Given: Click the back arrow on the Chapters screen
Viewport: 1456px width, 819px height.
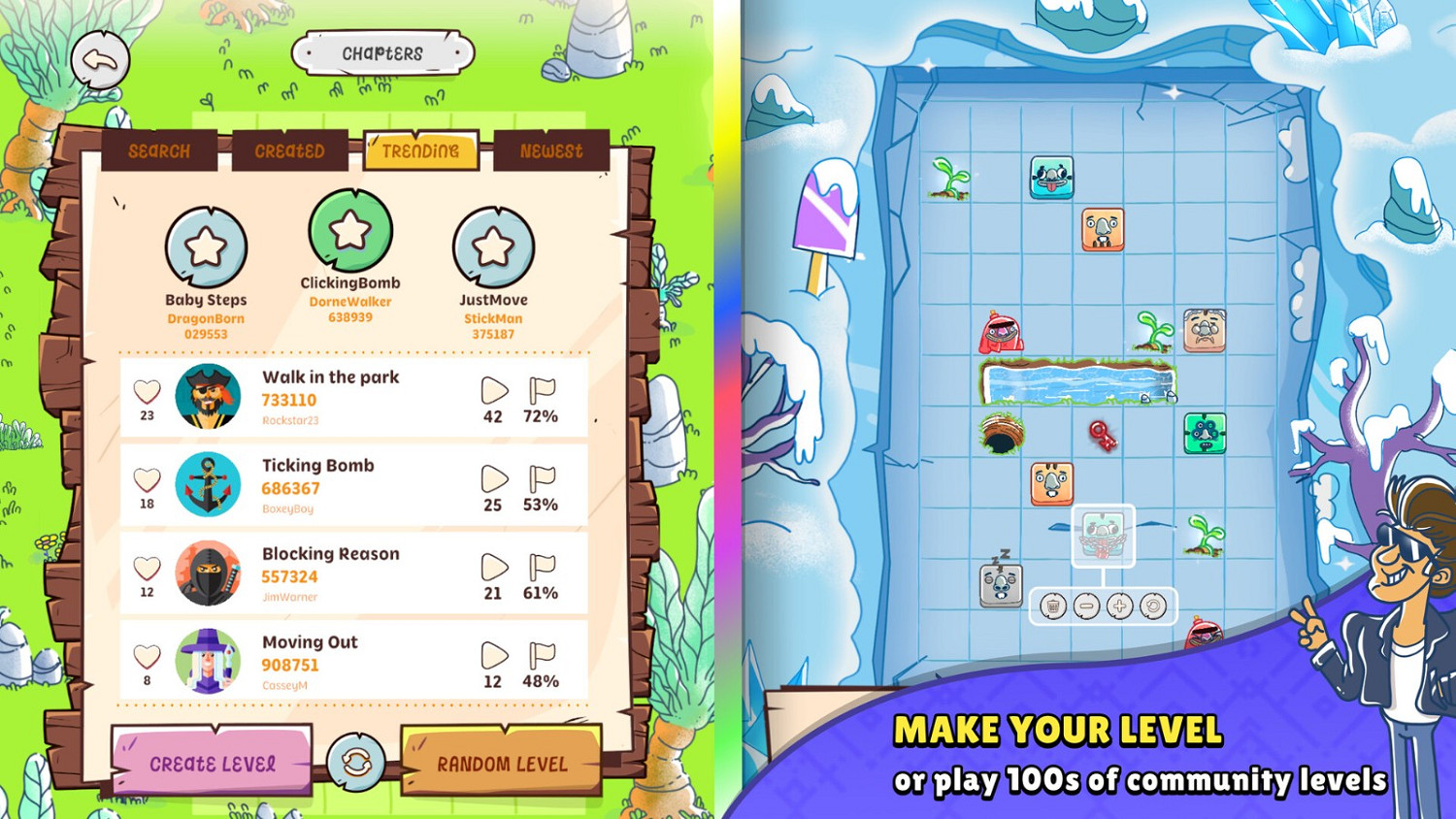Looking at the screenshot, I should [x=101, y=60].
